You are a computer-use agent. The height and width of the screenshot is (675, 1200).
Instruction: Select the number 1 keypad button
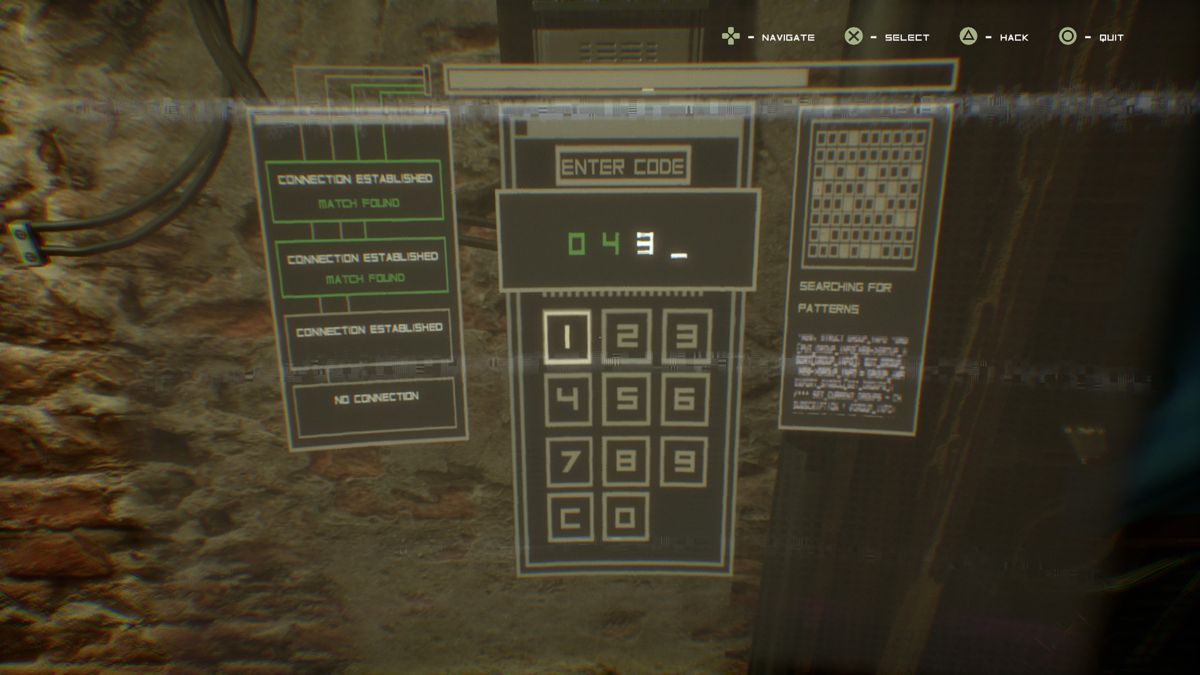[x=567, y=337]
